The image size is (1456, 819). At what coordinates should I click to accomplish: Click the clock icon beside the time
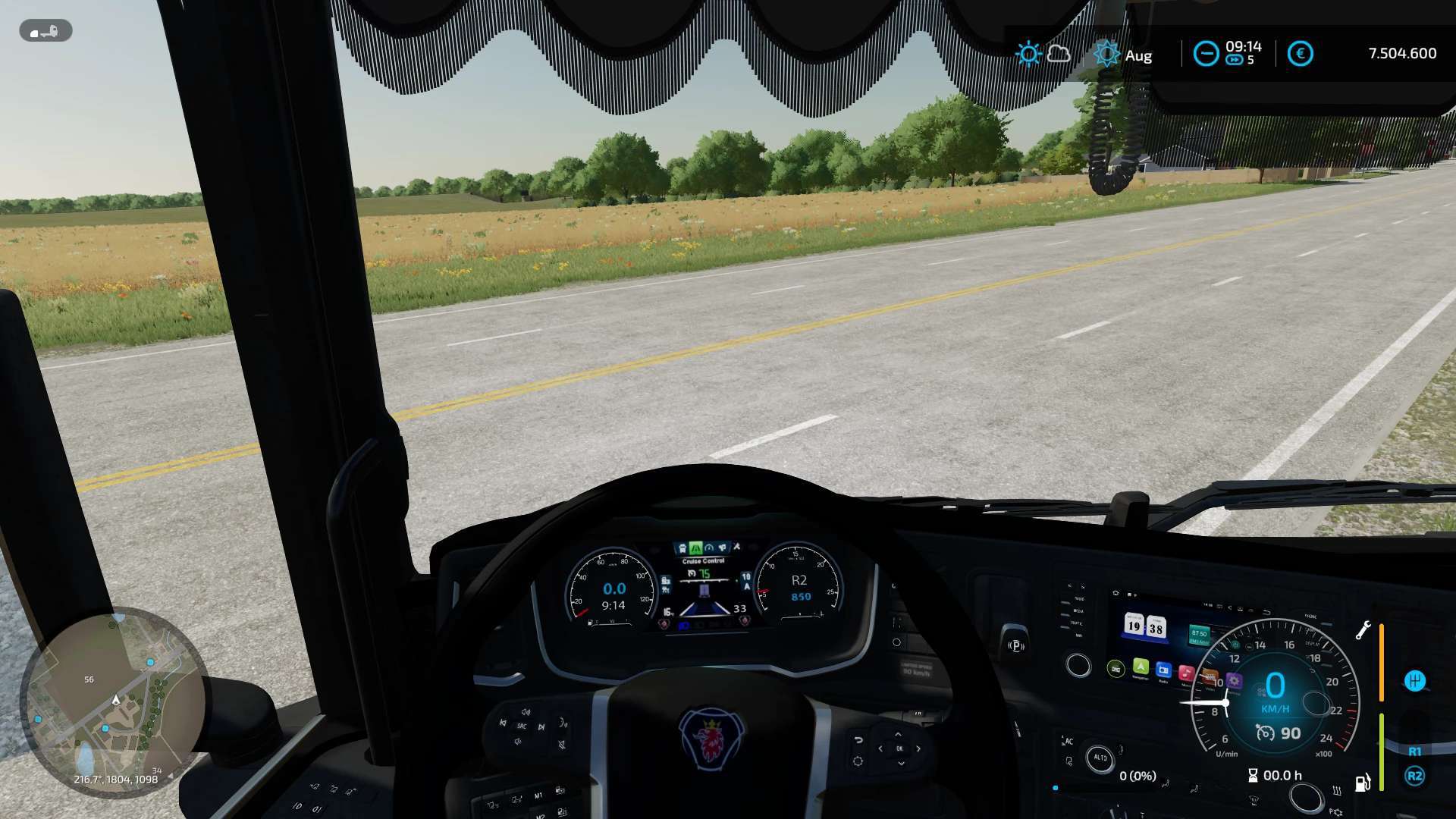click(x=1205, y=54)
